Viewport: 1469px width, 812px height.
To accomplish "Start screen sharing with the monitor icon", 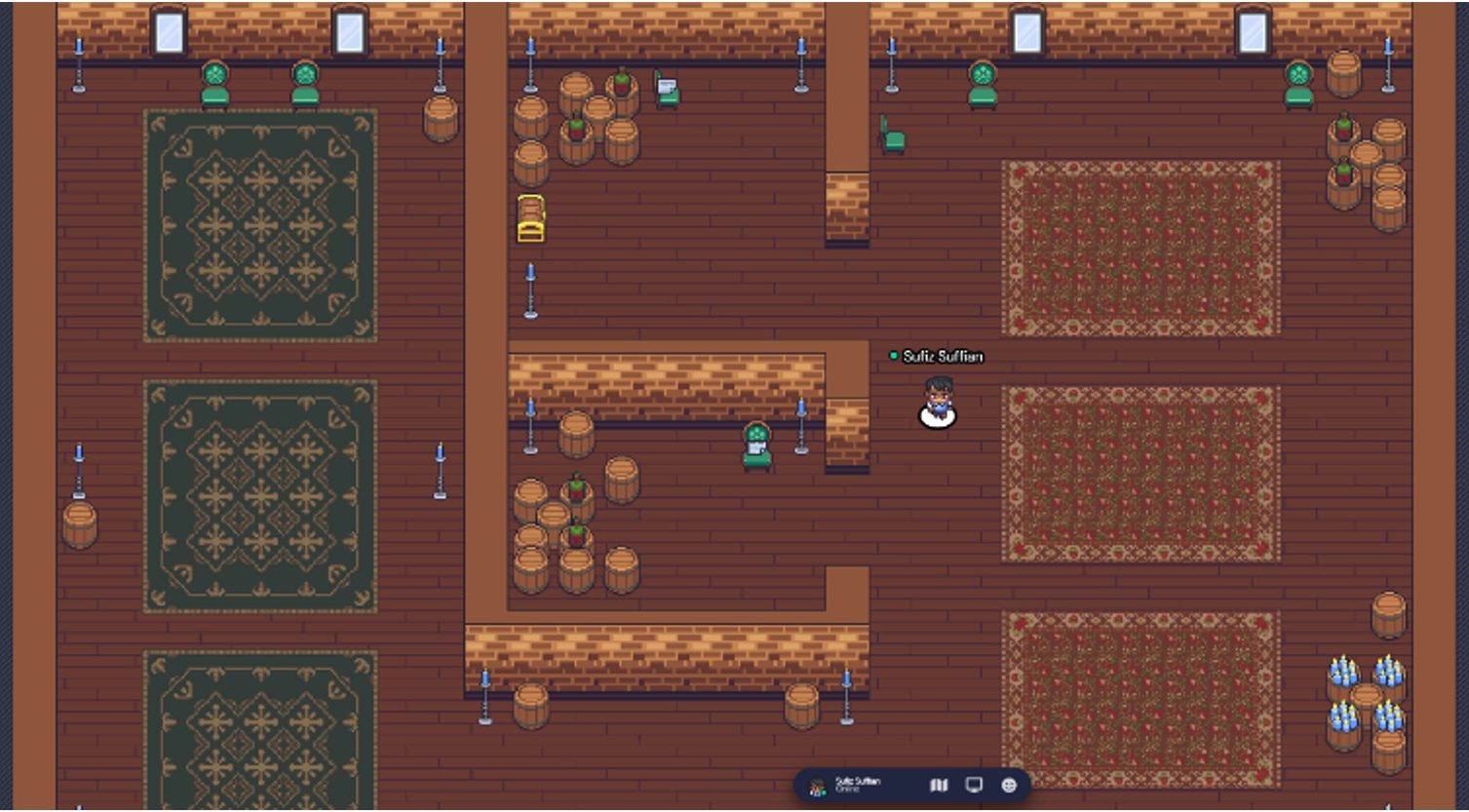I will point(973,785).
